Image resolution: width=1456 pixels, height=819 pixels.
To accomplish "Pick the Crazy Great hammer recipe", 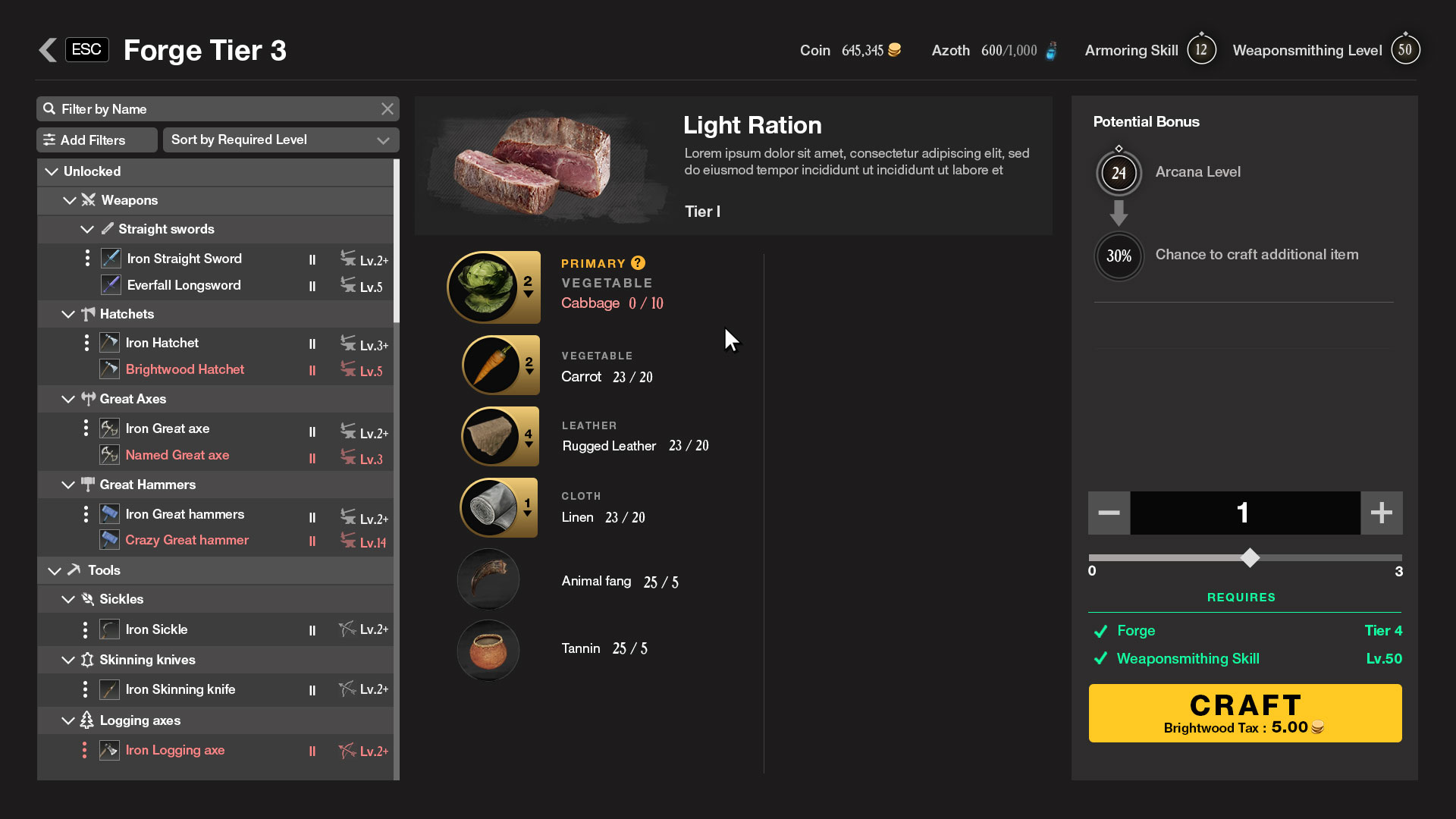I will (x=187, y=540).
